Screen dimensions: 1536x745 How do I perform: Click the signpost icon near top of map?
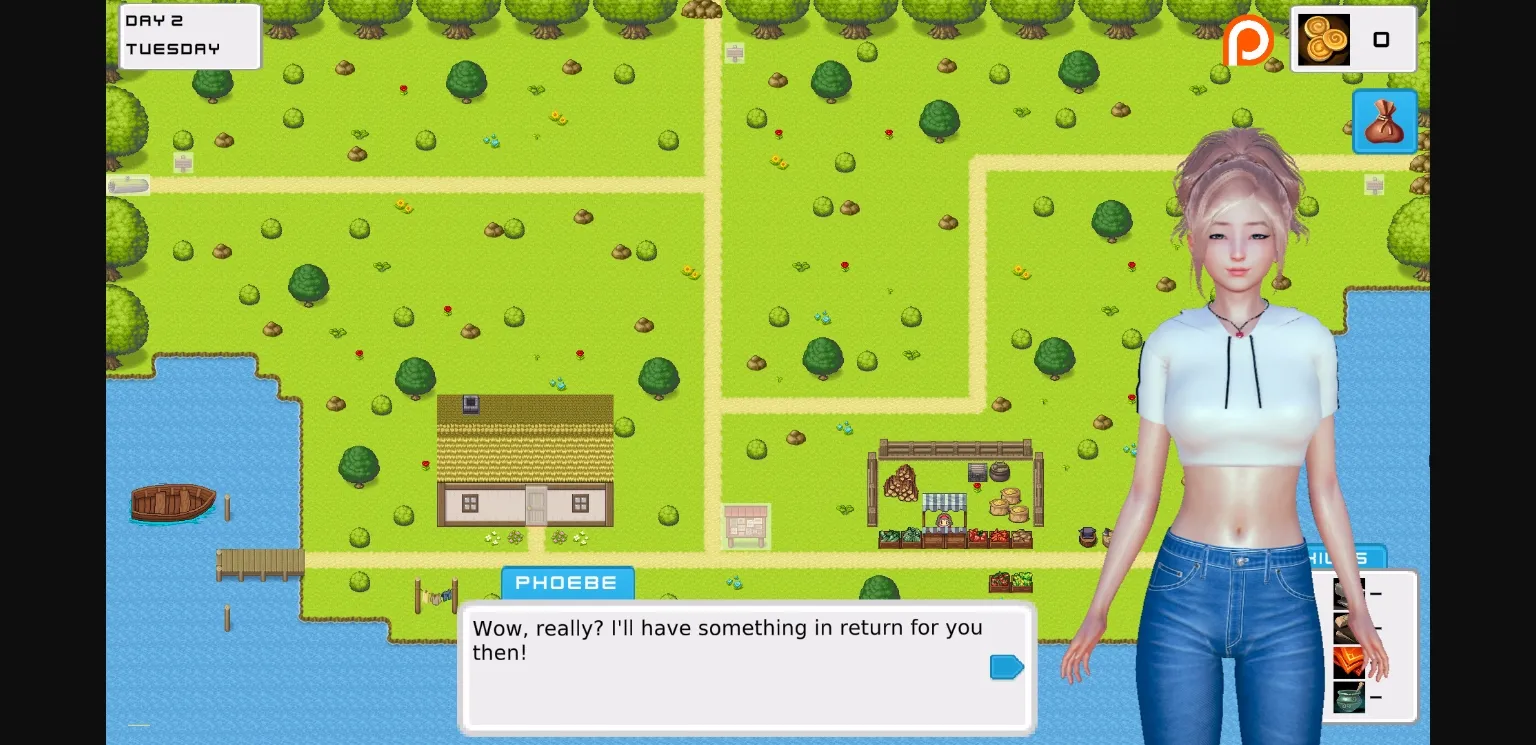coord(736,52)
